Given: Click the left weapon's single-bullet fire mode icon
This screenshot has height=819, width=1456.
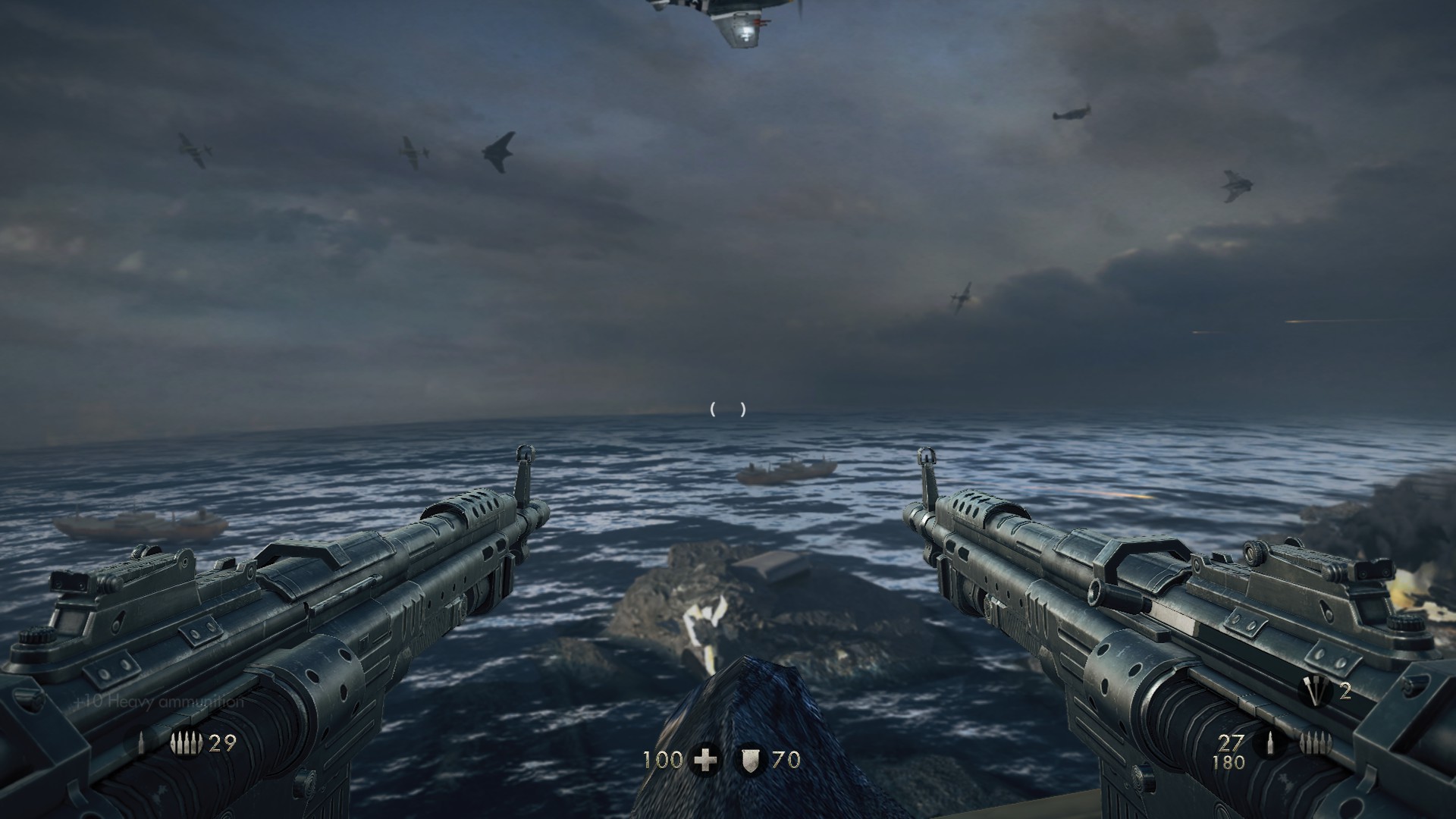Looking at the screenshot, I should [142, 744].
